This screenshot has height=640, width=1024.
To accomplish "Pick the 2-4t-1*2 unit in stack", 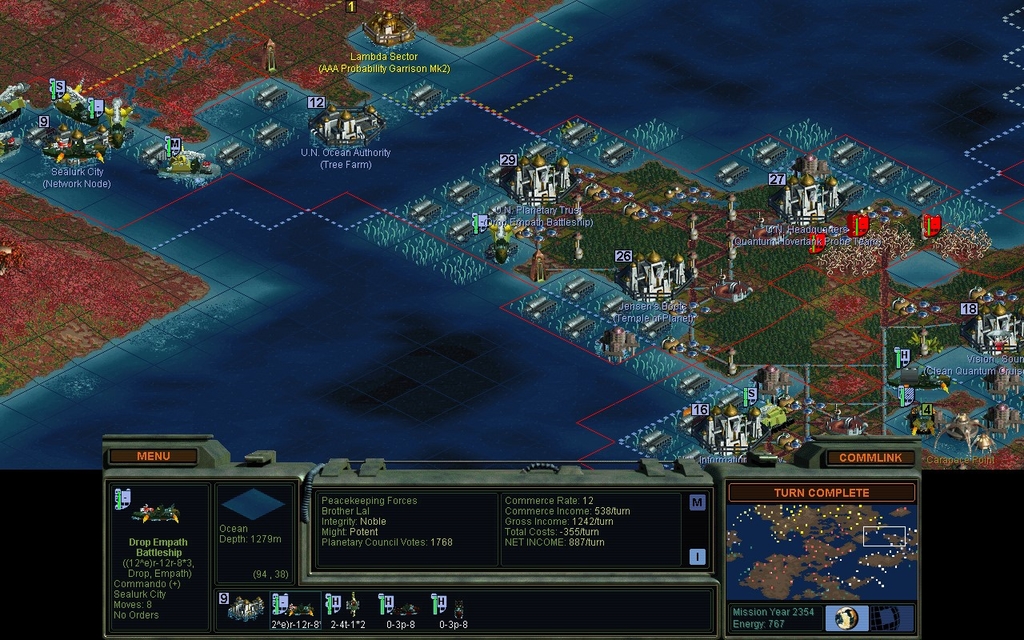I will coord(346,607).
